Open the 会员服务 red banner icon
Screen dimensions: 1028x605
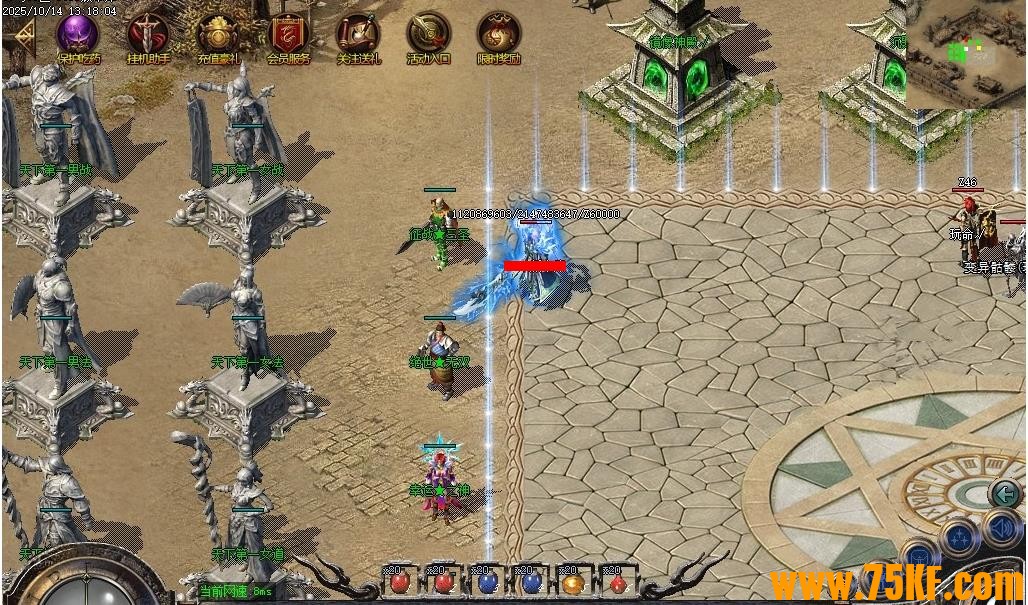coord(288,35)
